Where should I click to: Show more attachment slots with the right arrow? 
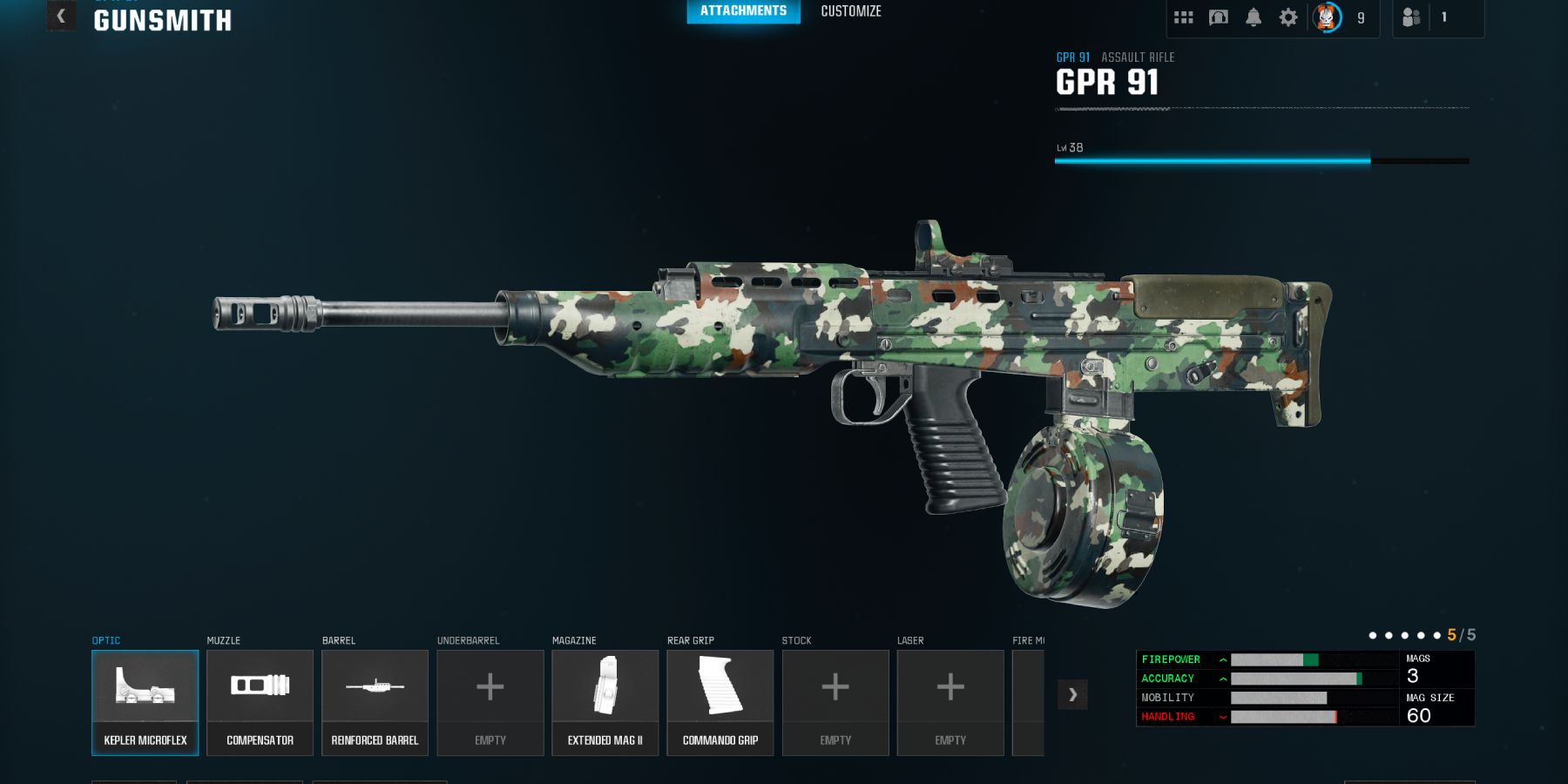coord(1072,694)
